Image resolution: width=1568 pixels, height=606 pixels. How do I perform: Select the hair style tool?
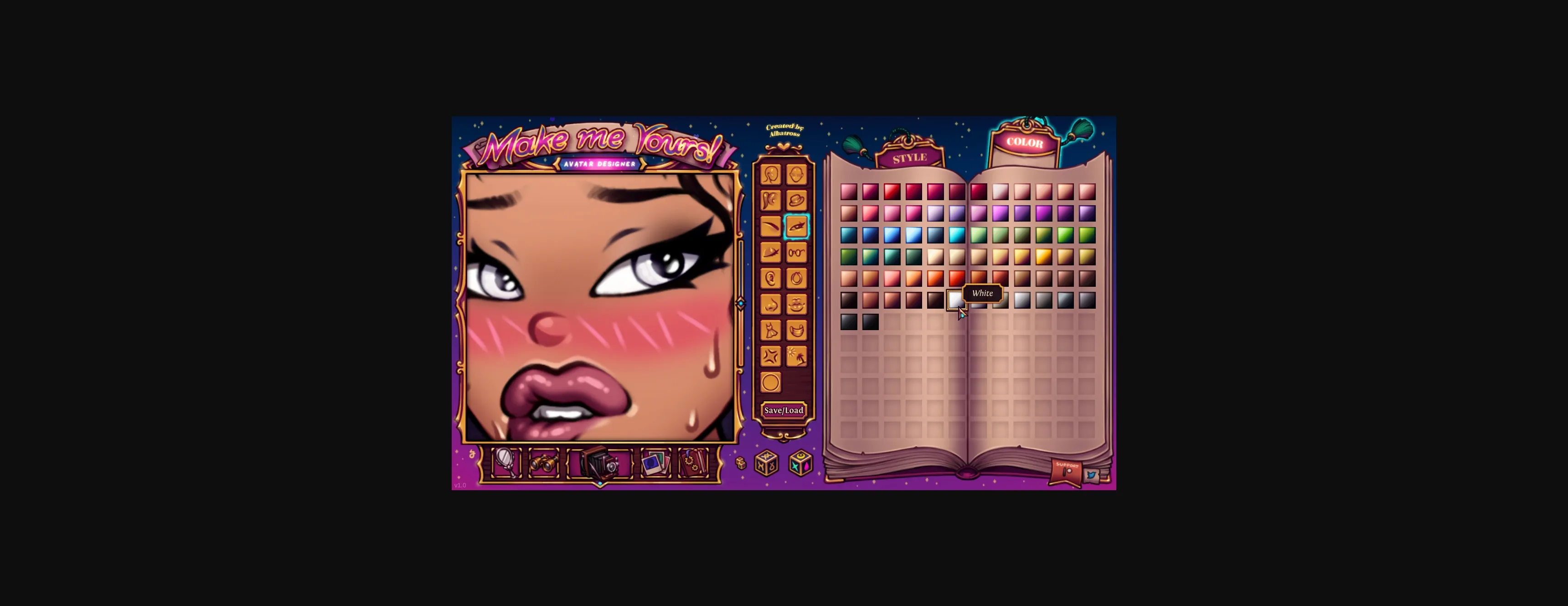coord(770,200)
